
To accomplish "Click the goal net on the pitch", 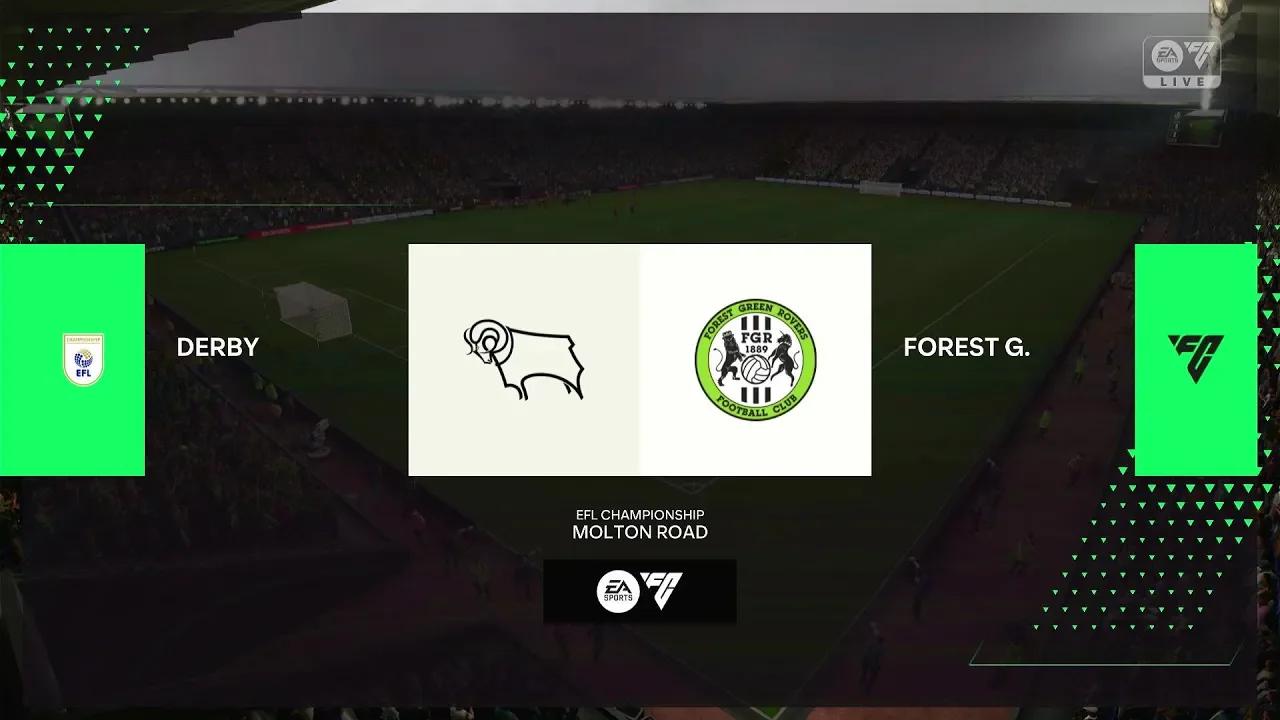I will coord(310,310).
